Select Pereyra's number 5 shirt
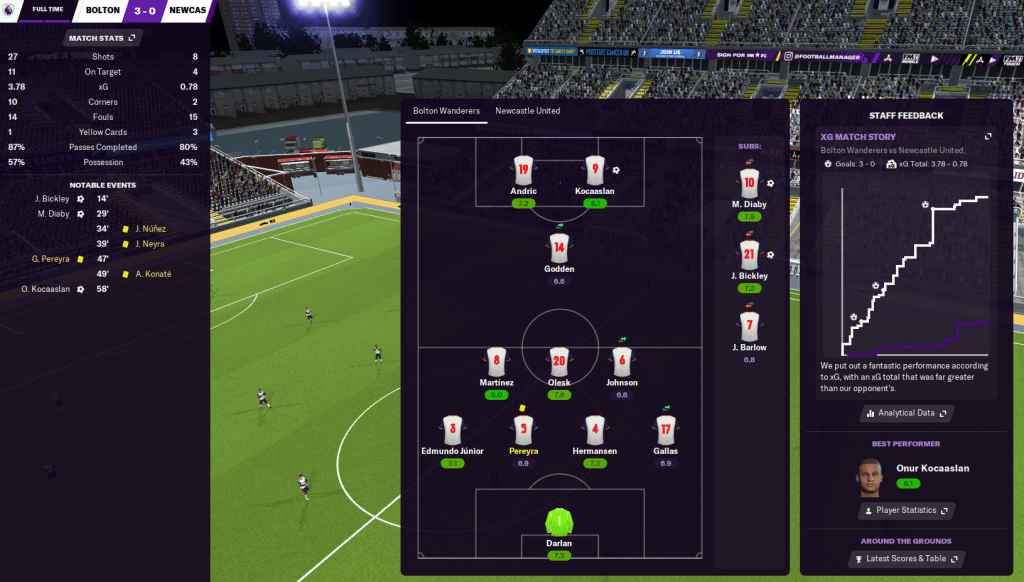Screen dimensions: 1024x582 (x=524, y=430)
